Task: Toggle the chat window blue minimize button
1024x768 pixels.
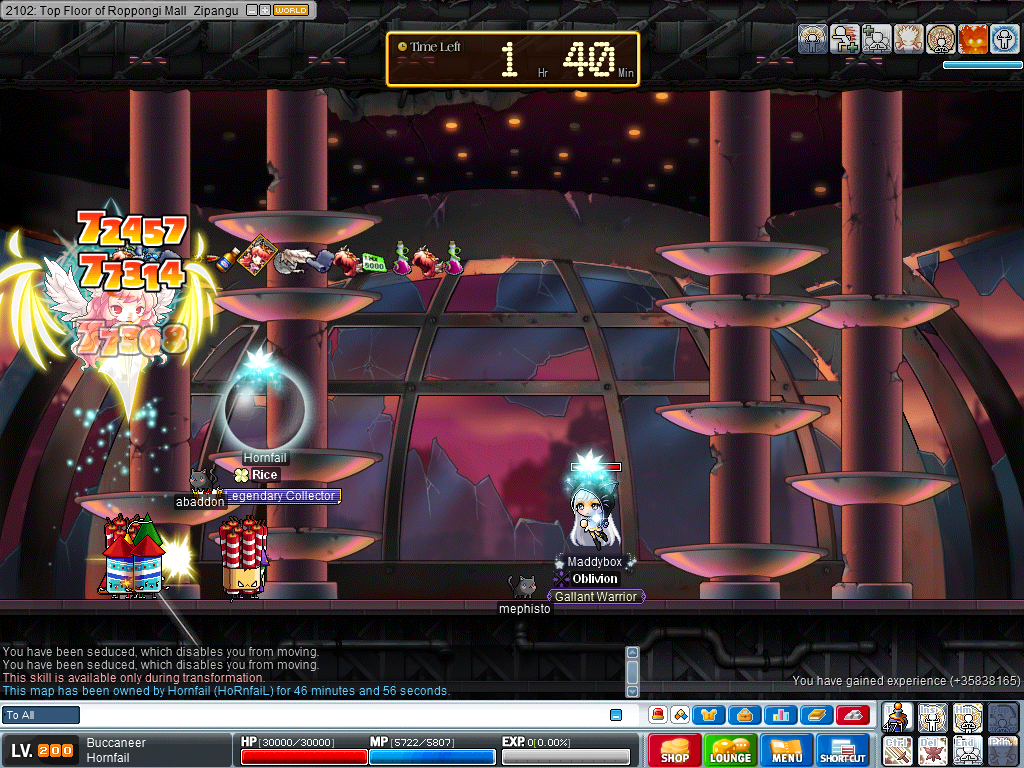Action: tap(616, 715)
